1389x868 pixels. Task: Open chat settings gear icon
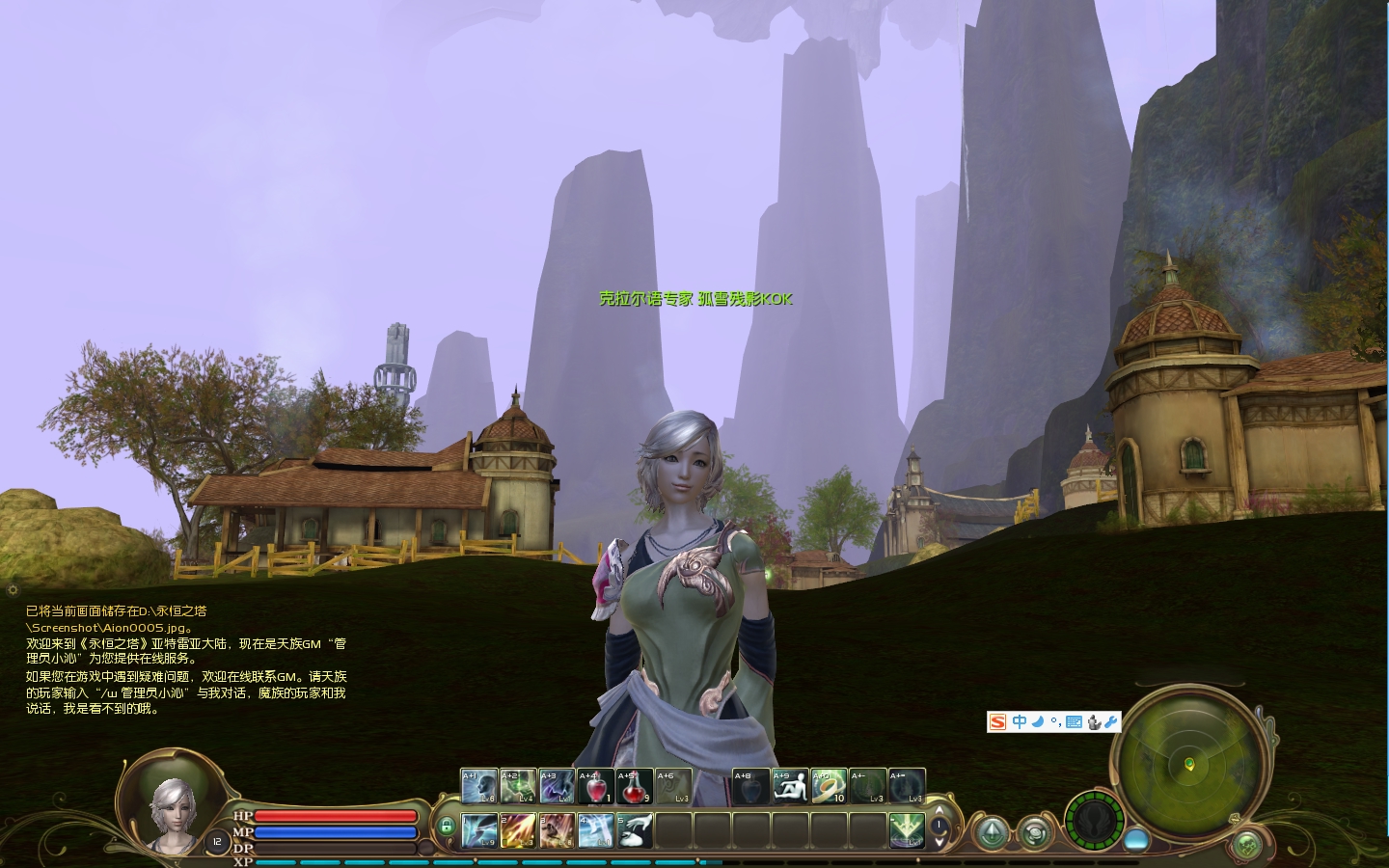pos(12,589)
